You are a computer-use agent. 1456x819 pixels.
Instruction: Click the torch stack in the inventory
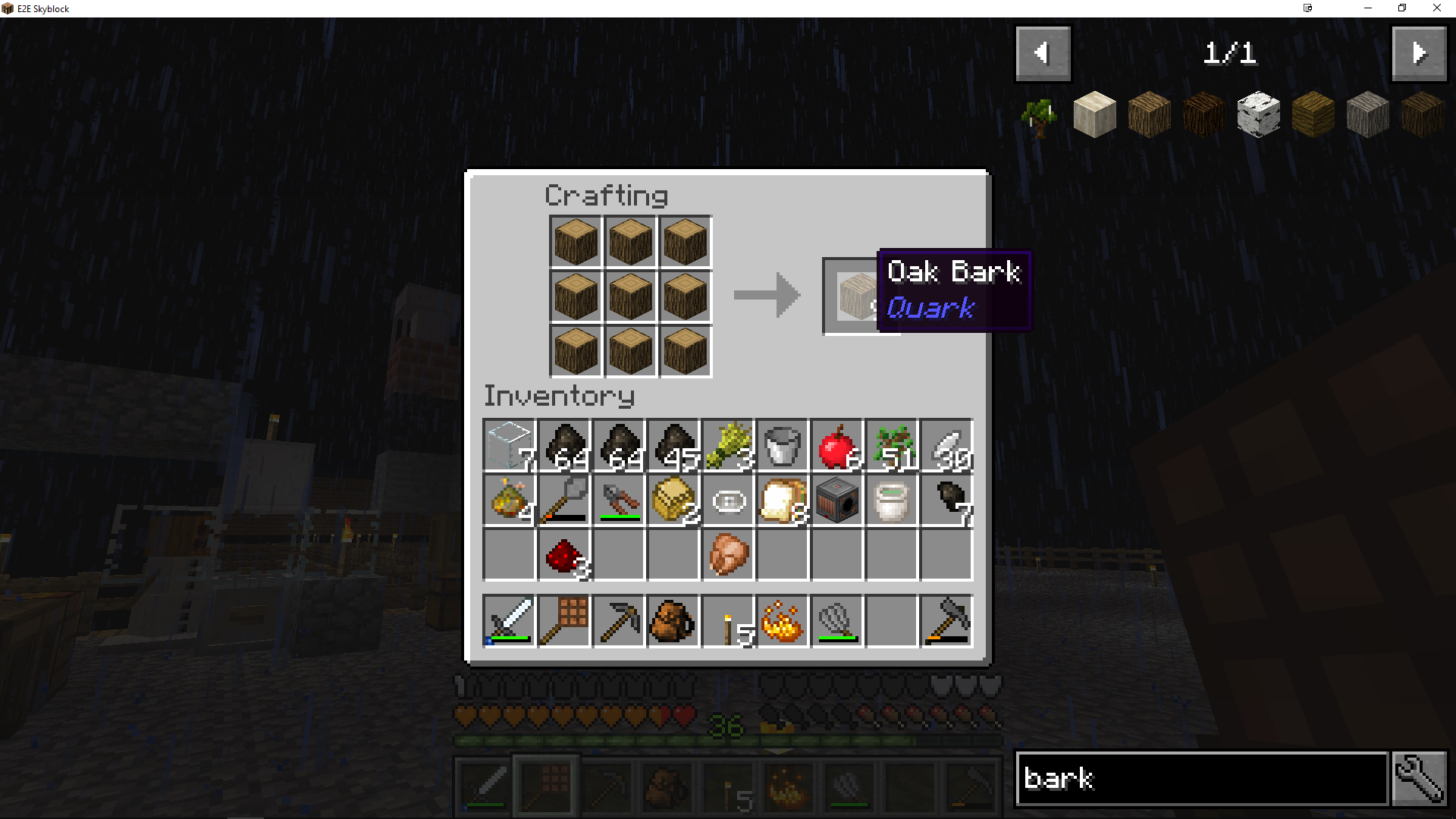[x=727, y=621]
